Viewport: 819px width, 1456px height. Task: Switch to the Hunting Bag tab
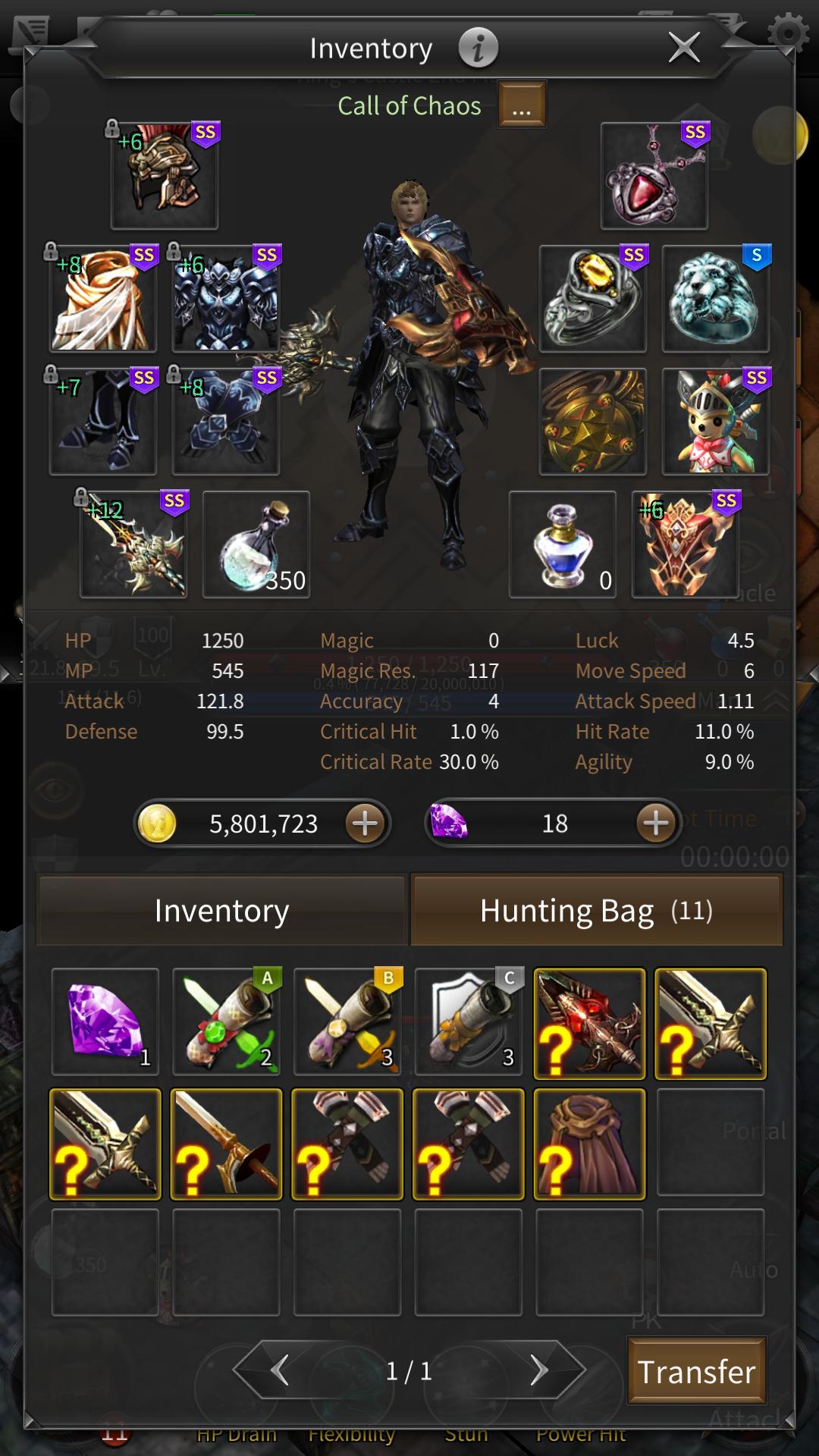[596, 910]
